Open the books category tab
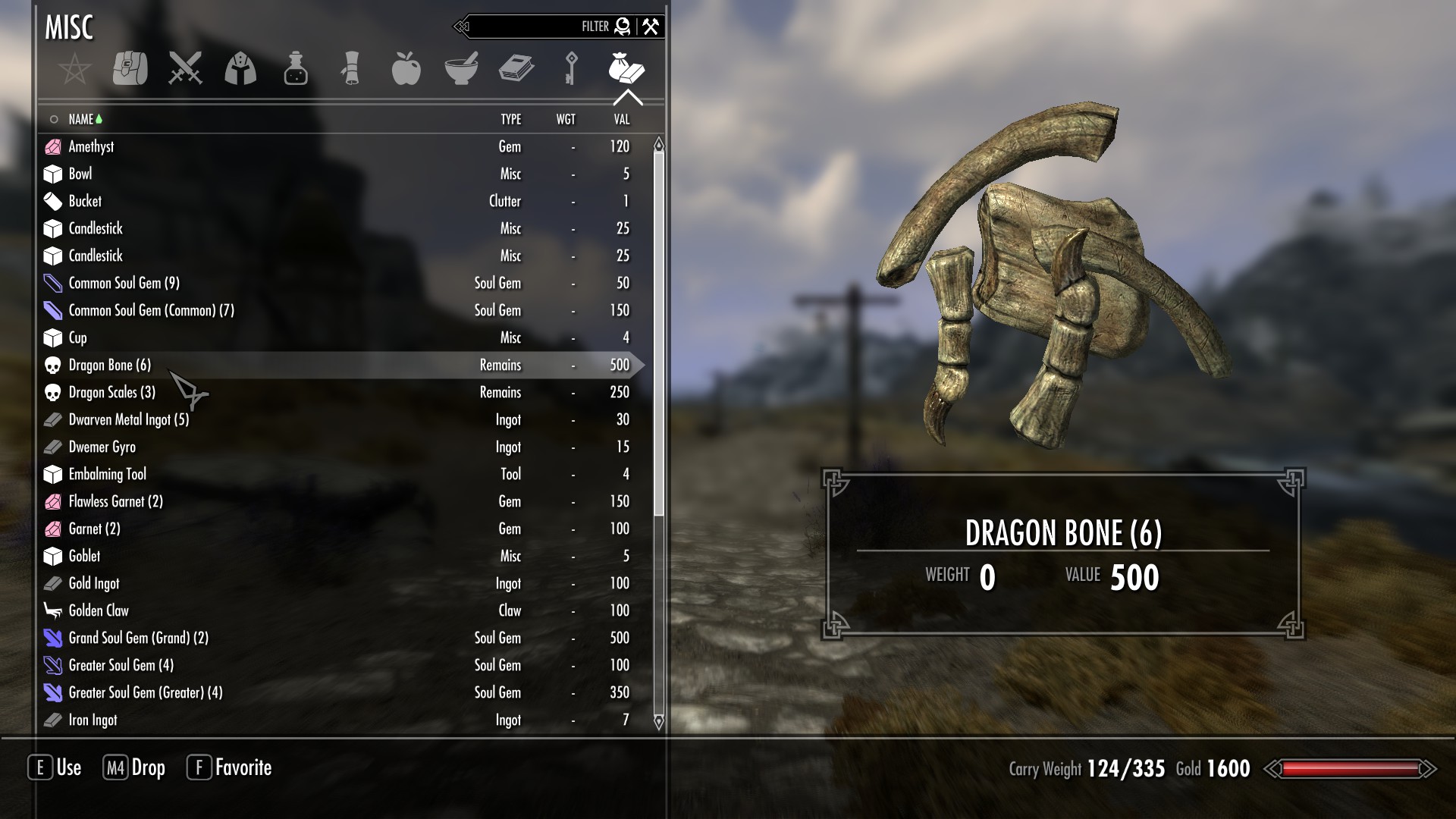1456x819 pixels. coord(516,69)
